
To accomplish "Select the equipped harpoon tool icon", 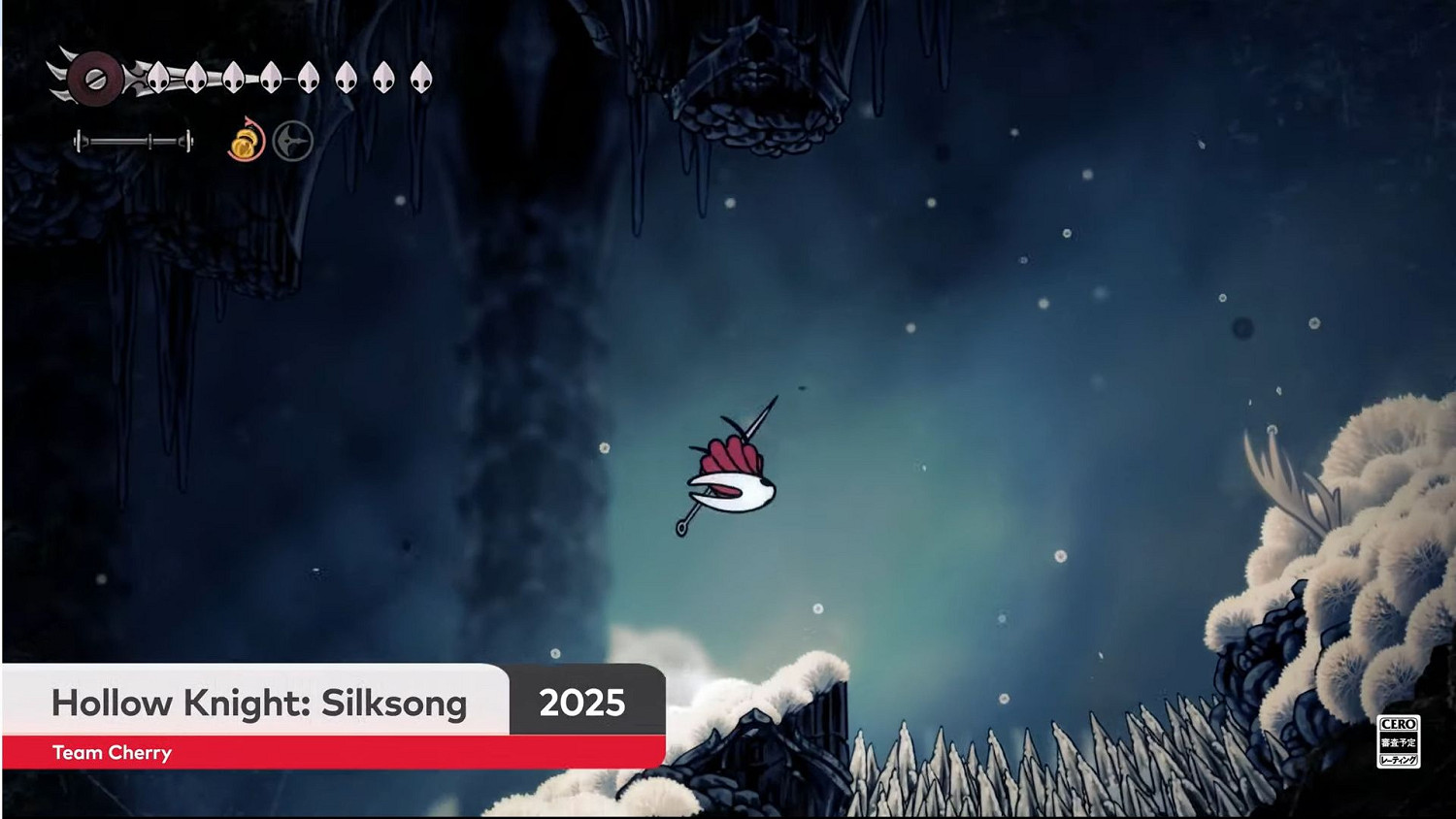I will (x=292, y=141).
